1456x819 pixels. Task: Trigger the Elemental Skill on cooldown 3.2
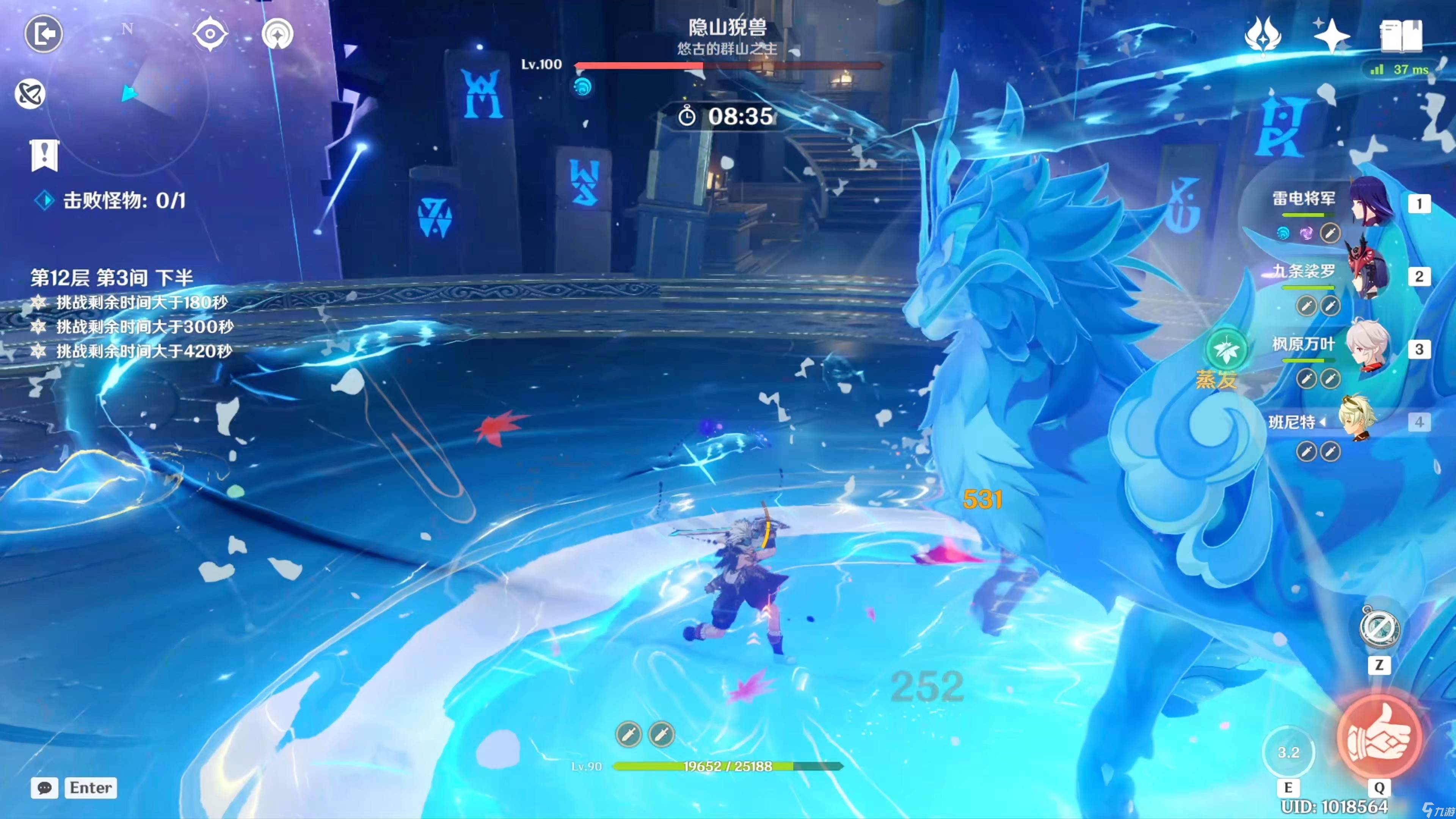[1288, 752]
